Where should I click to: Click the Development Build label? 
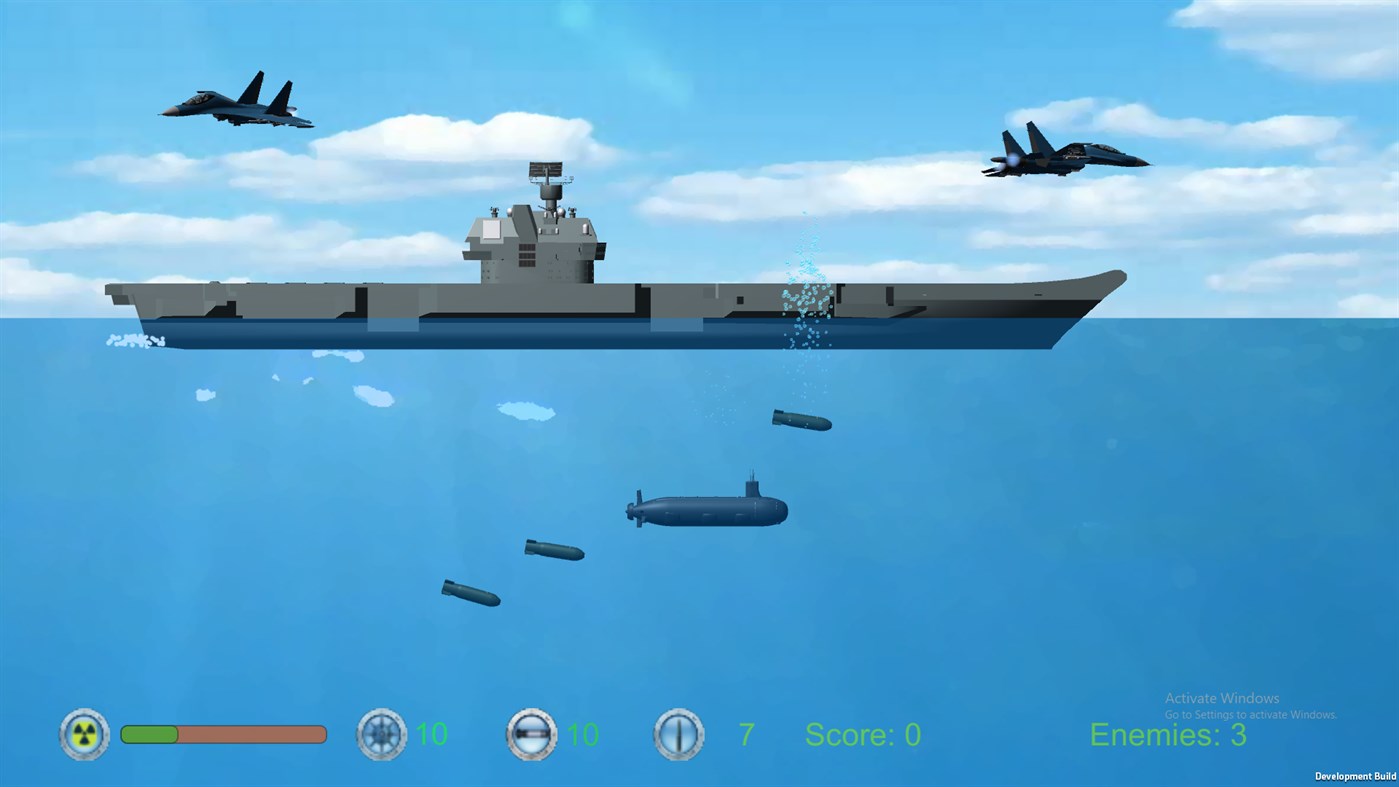tap(1355, 776)
